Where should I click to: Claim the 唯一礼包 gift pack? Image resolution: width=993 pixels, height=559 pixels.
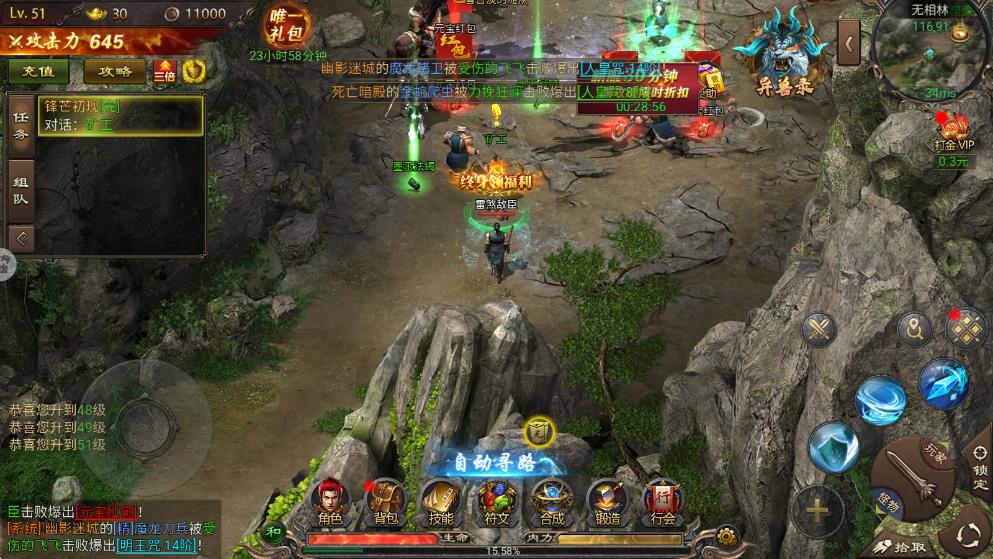pos(284,25)
